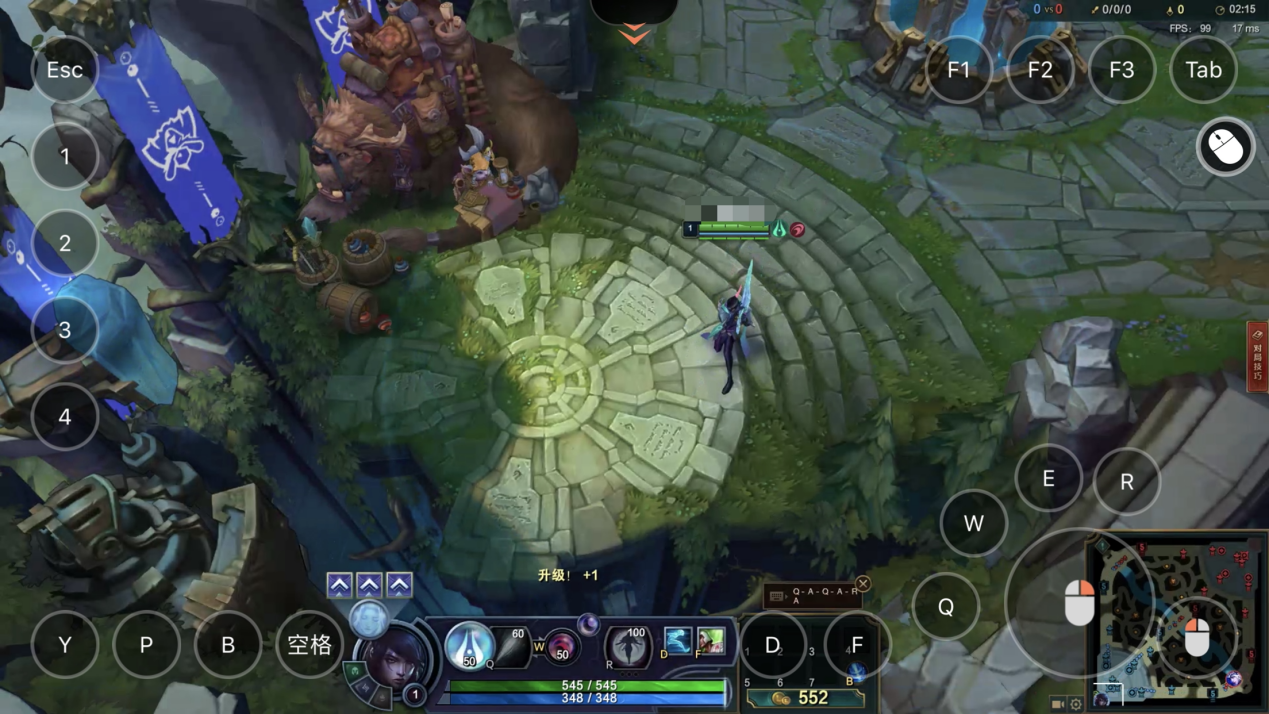The image size is (1269, 714).
Task: Cast the blue D summoner spell
Action: point(677,640)
